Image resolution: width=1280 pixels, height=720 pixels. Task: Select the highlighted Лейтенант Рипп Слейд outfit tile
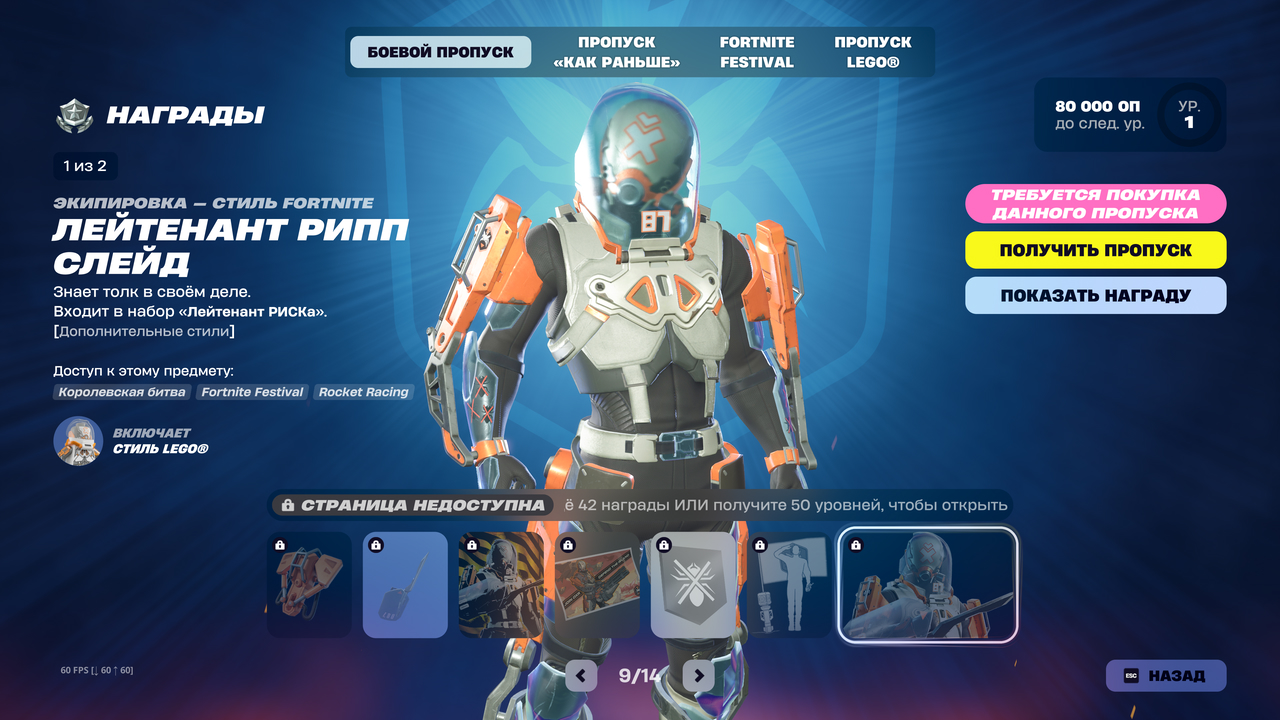pyautogui.click(x=927, y=585)
